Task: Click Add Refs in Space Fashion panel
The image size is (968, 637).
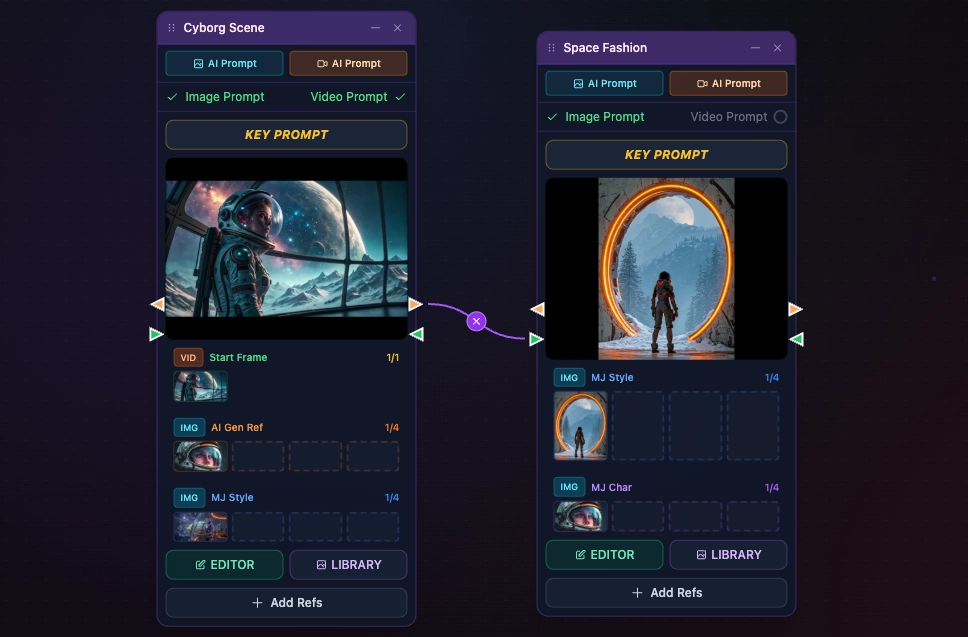Action: [x=666, y=593]
